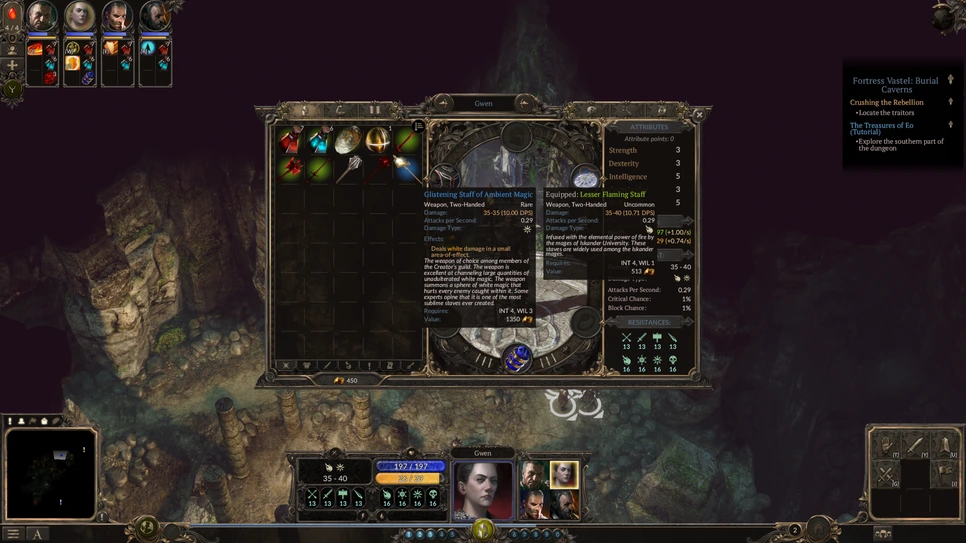The height and width of the screenshot is (543, 966).
Task: Select the red health potion in inventory
Action: tap(291, 140)
